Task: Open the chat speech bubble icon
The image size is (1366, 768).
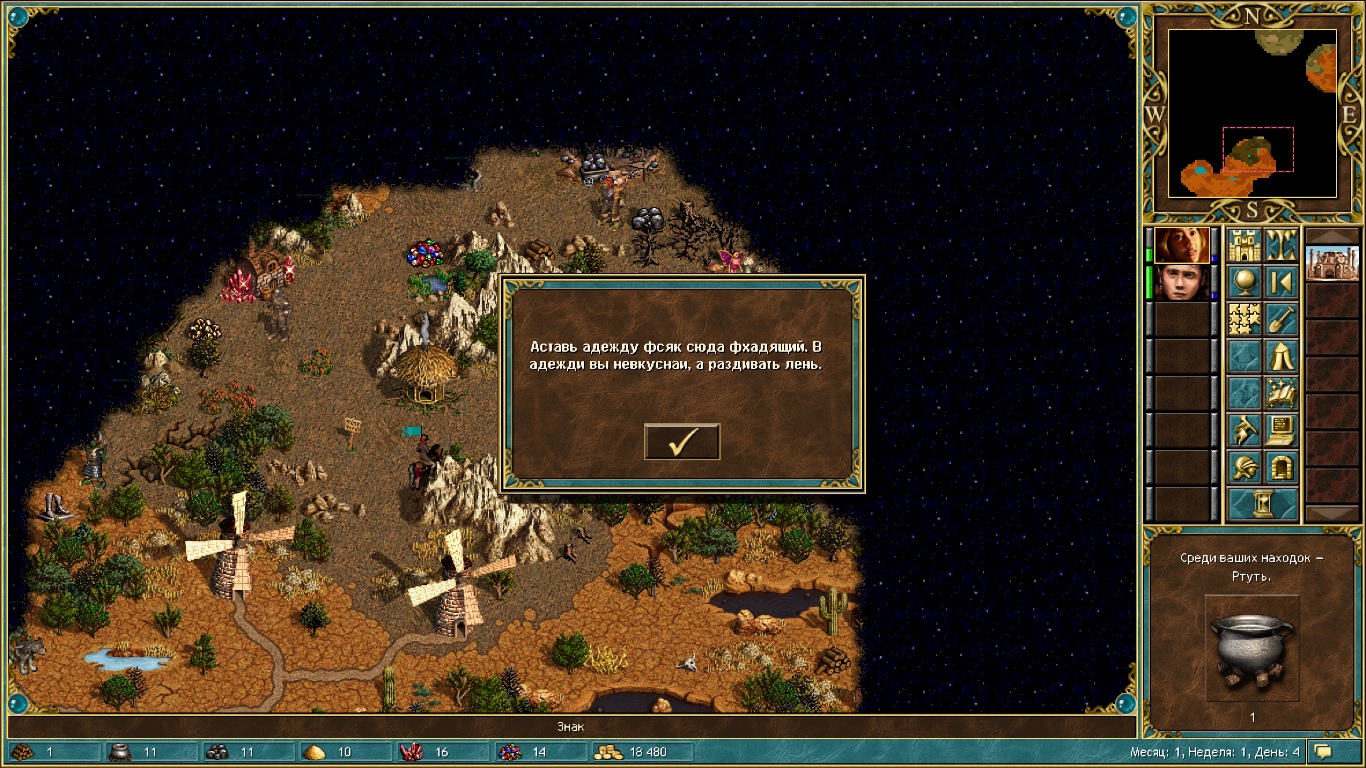Action: pos(1324,752)
